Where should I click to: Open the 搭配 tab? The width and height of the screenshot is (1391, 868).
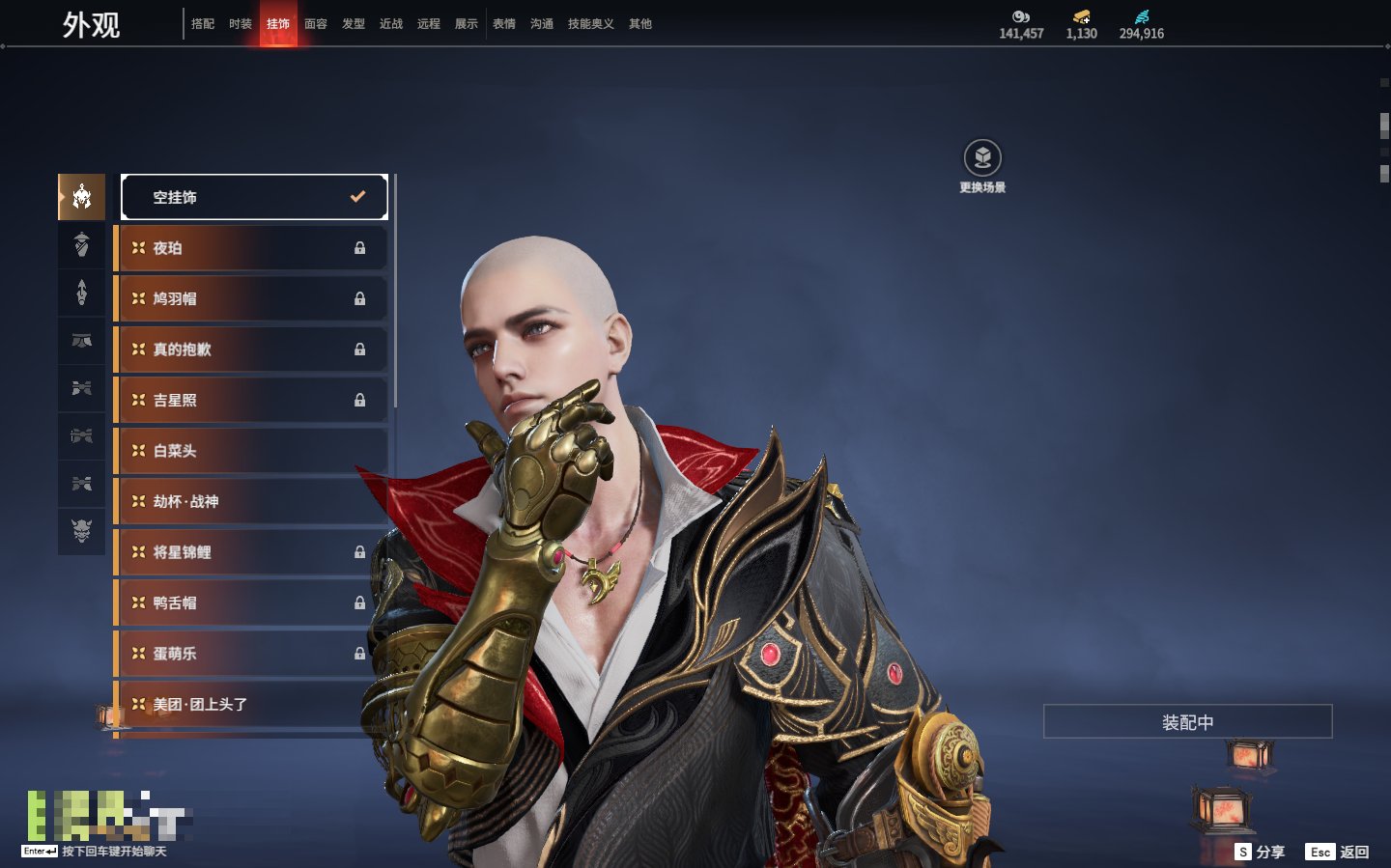click(x=203, y=24)
